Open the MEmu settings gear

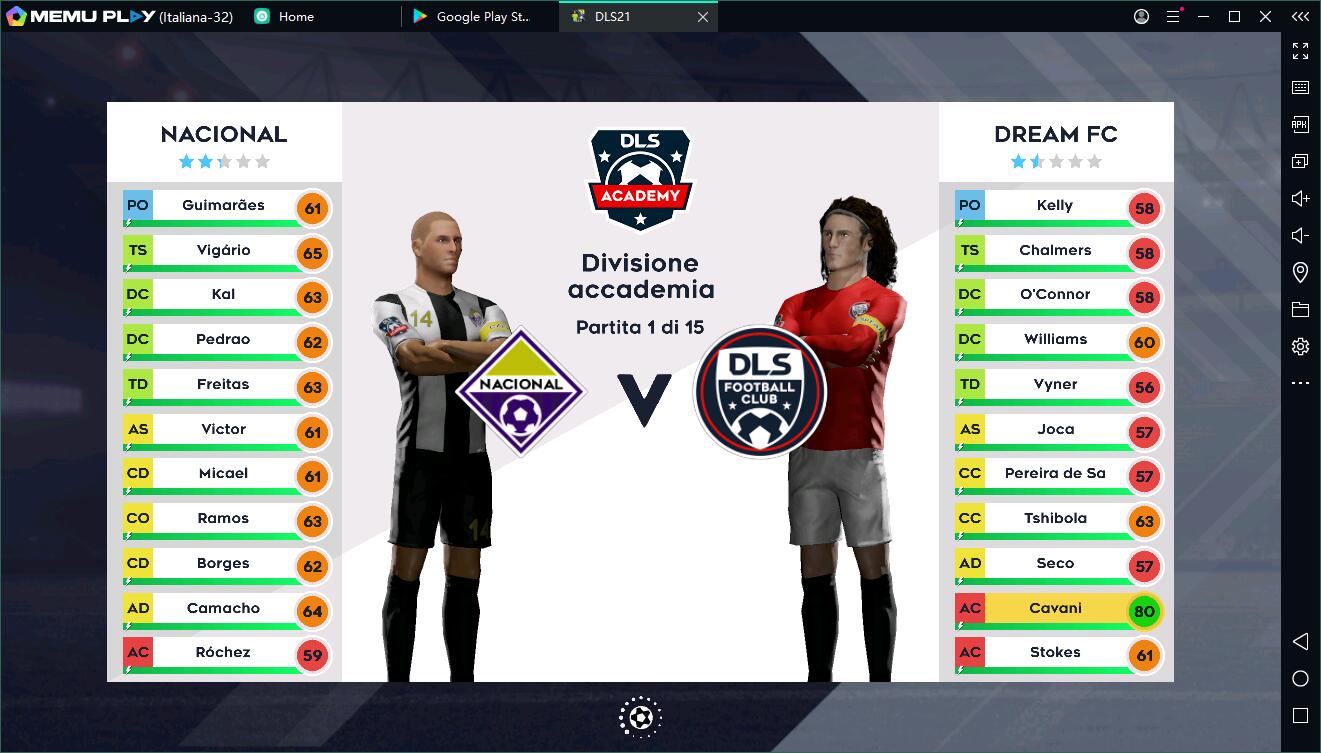click(x=1300, y=345)
